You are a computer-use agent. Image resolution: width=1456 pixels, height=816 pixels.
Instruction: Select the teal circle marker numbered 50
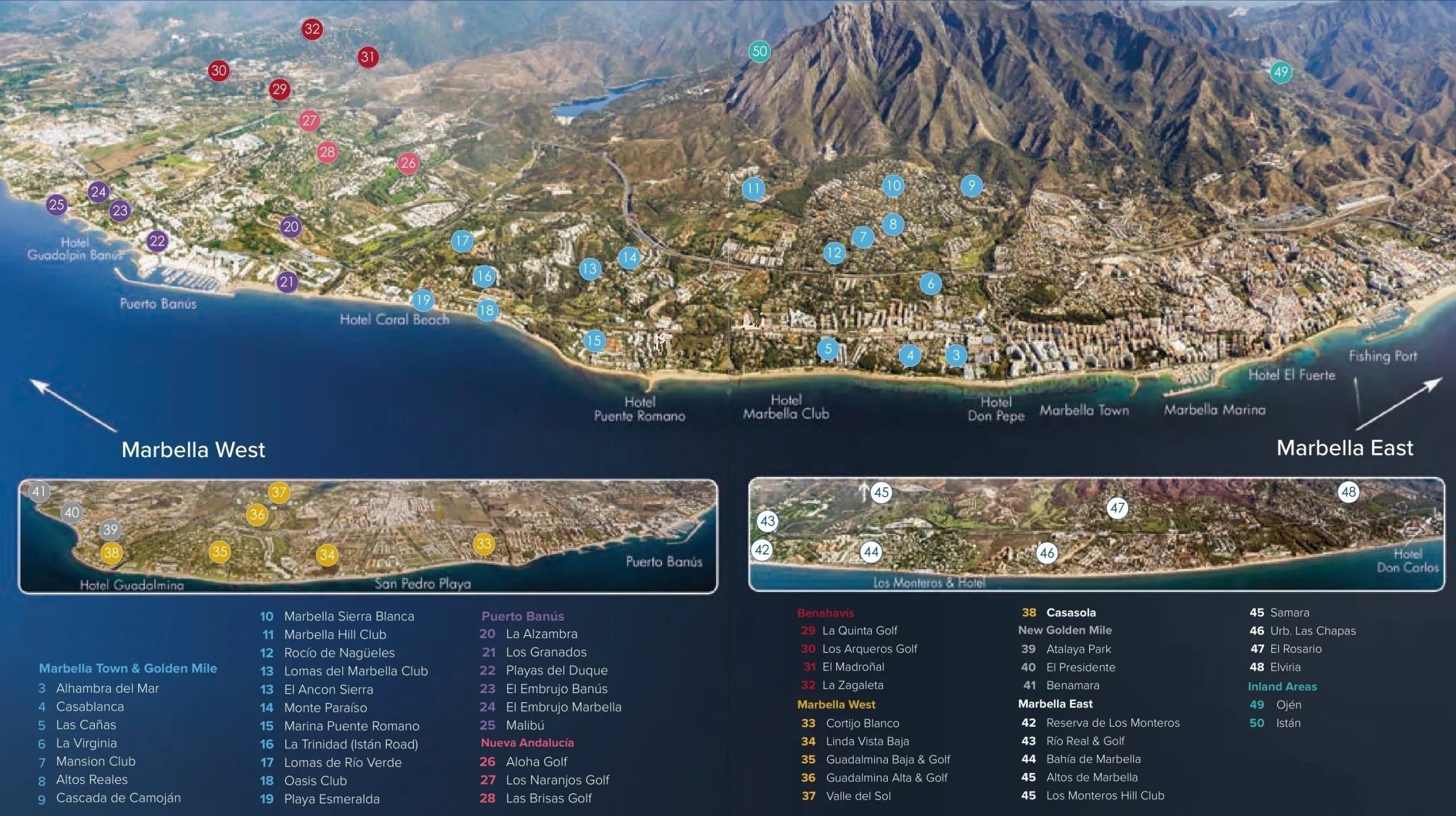(x=760, y=52)
